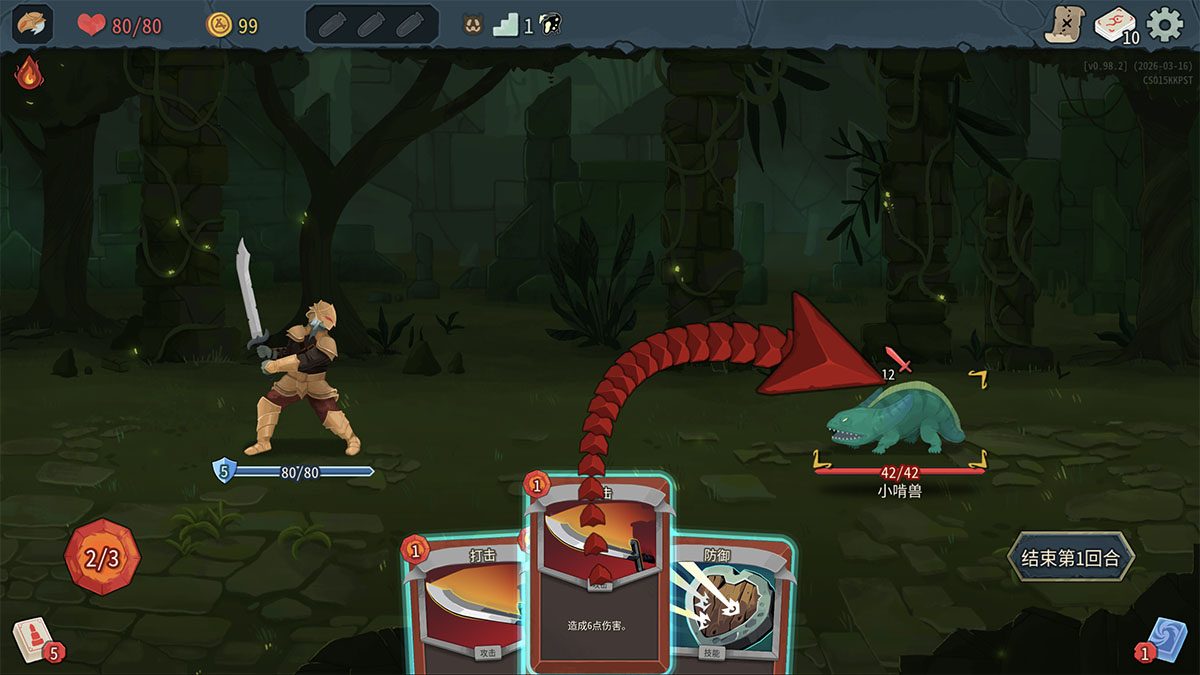
Task: Select the 防御 defend card
Action: [735, 600]
